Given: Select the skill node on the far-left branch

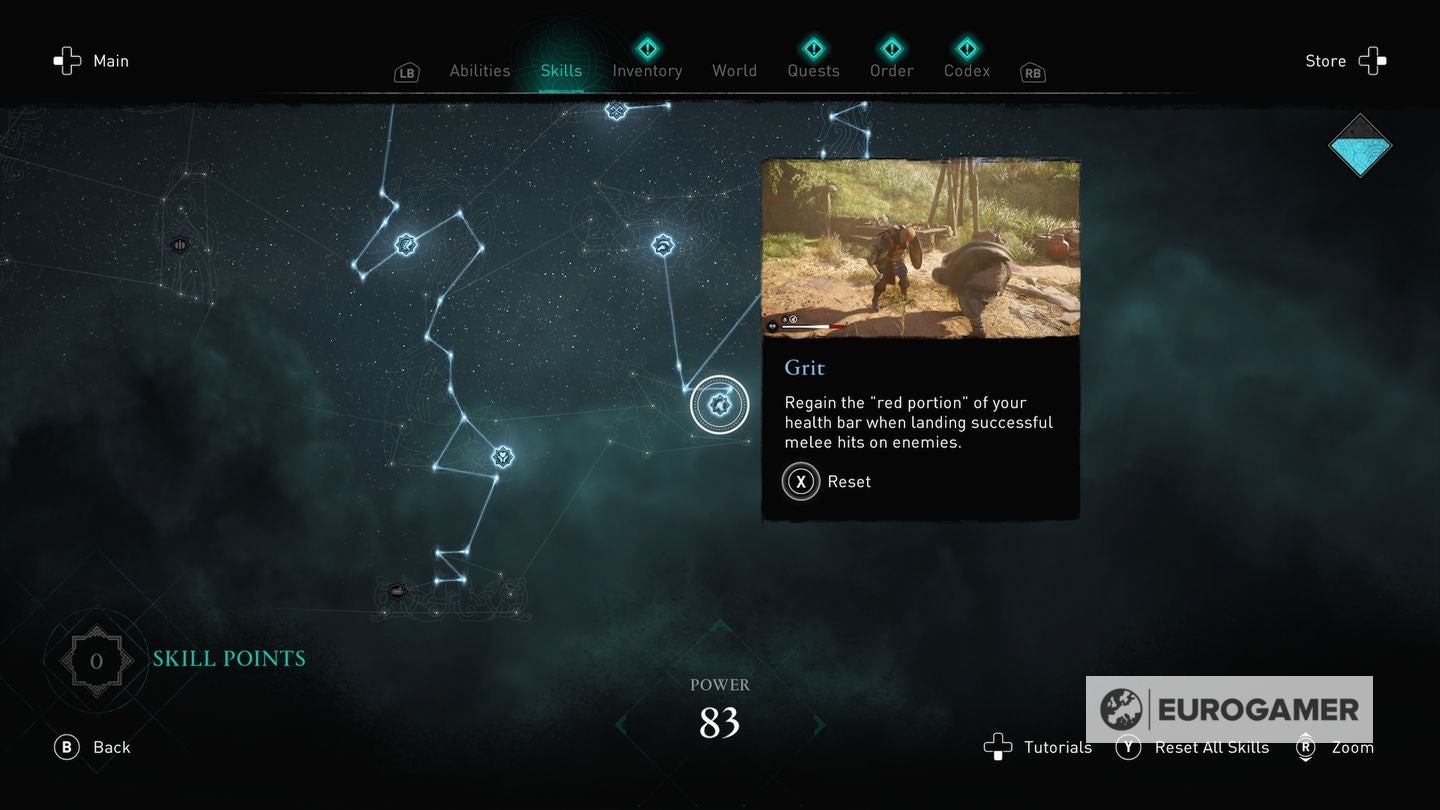Looking at the screenshot, I should [x=180, y=243].
